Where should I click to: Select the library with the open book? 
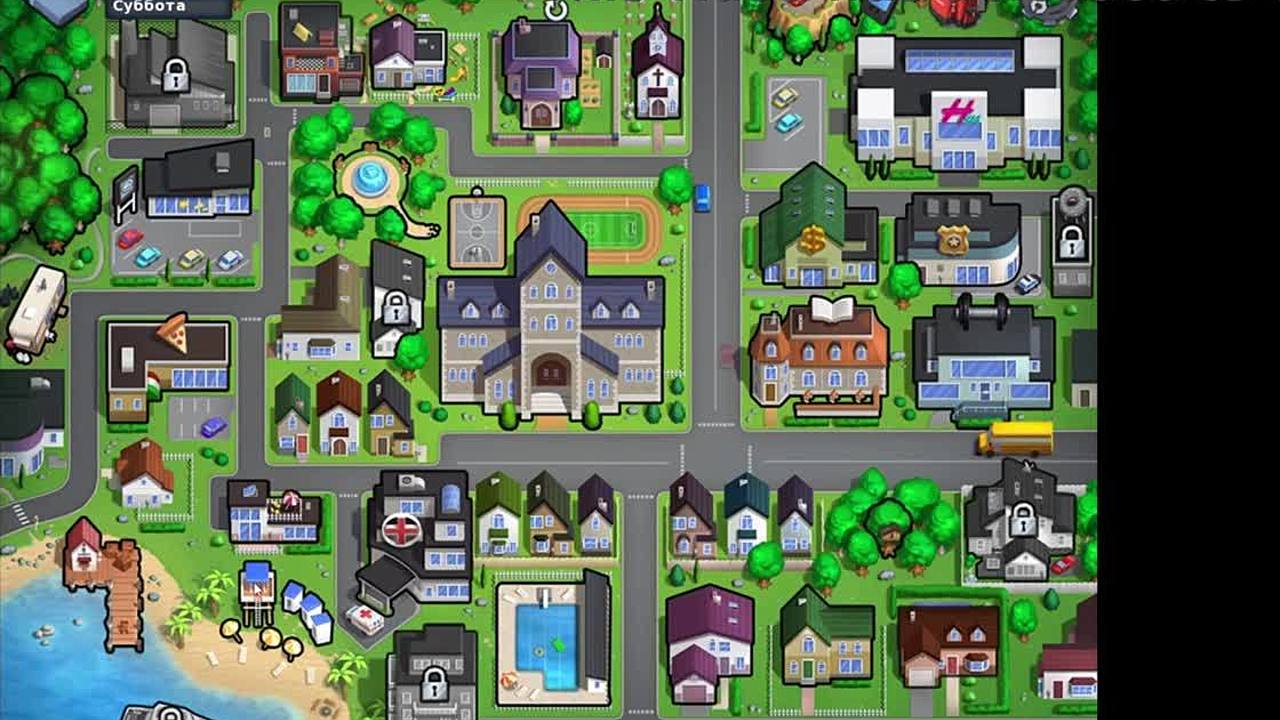(x=818, y=355)
